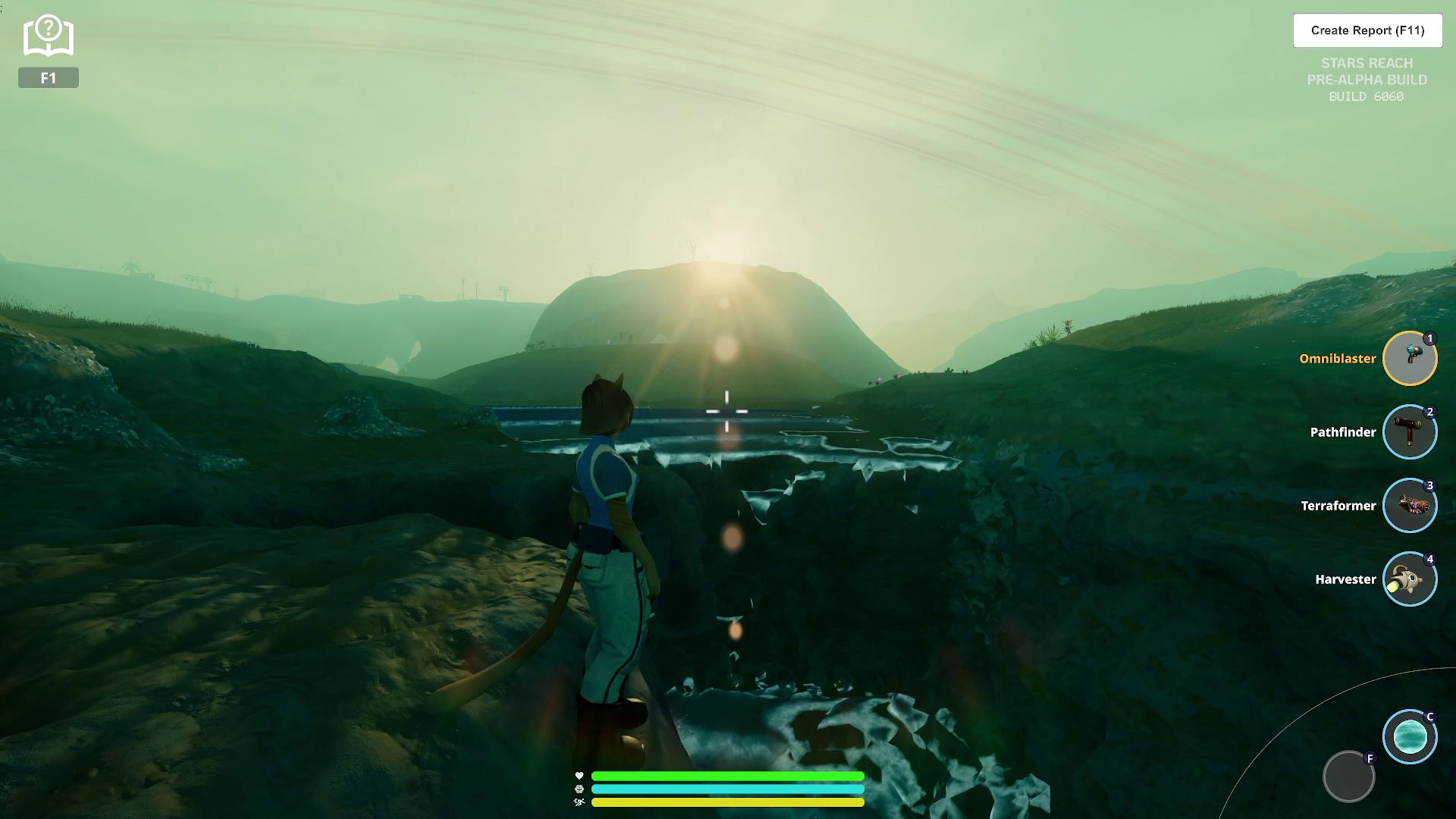Activate the teal planet orb ability
This screenshot has width=1456, height=819.
1409,736
